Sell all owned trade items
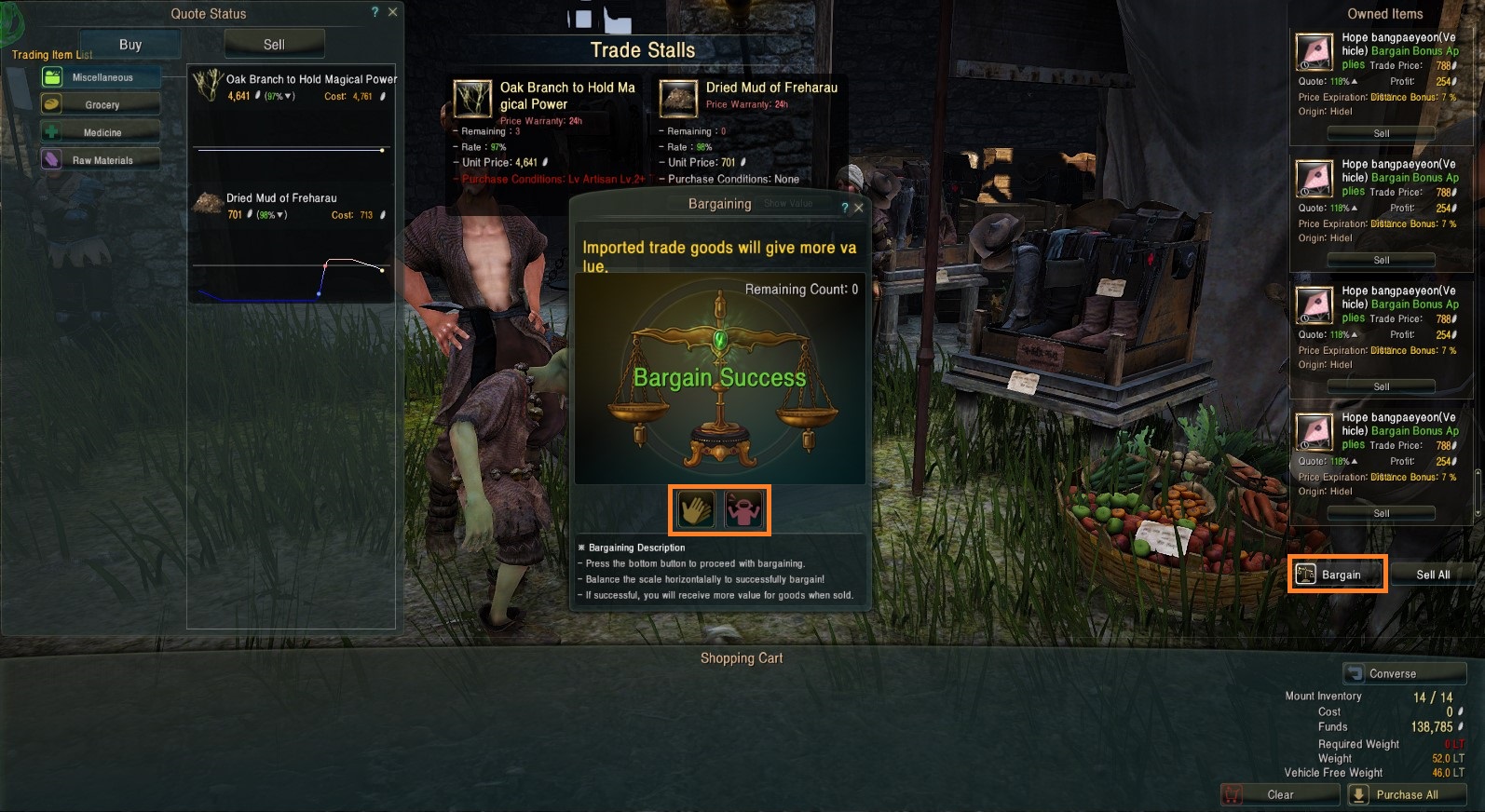The image size is (1485, 812). pyautogui.click(x=1432, y=575)
